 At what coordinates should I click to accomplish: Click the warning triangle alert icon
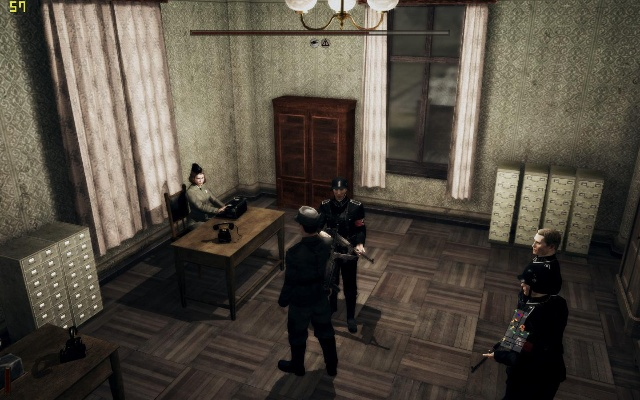[325, 43]
